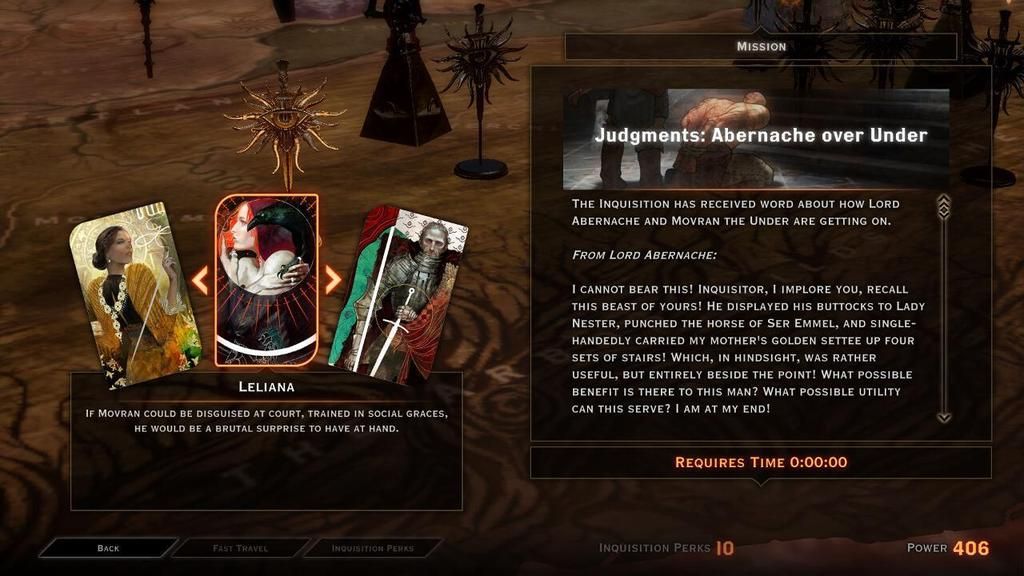Choose Josephine's advisor card in yellow dress

(133, 300)
